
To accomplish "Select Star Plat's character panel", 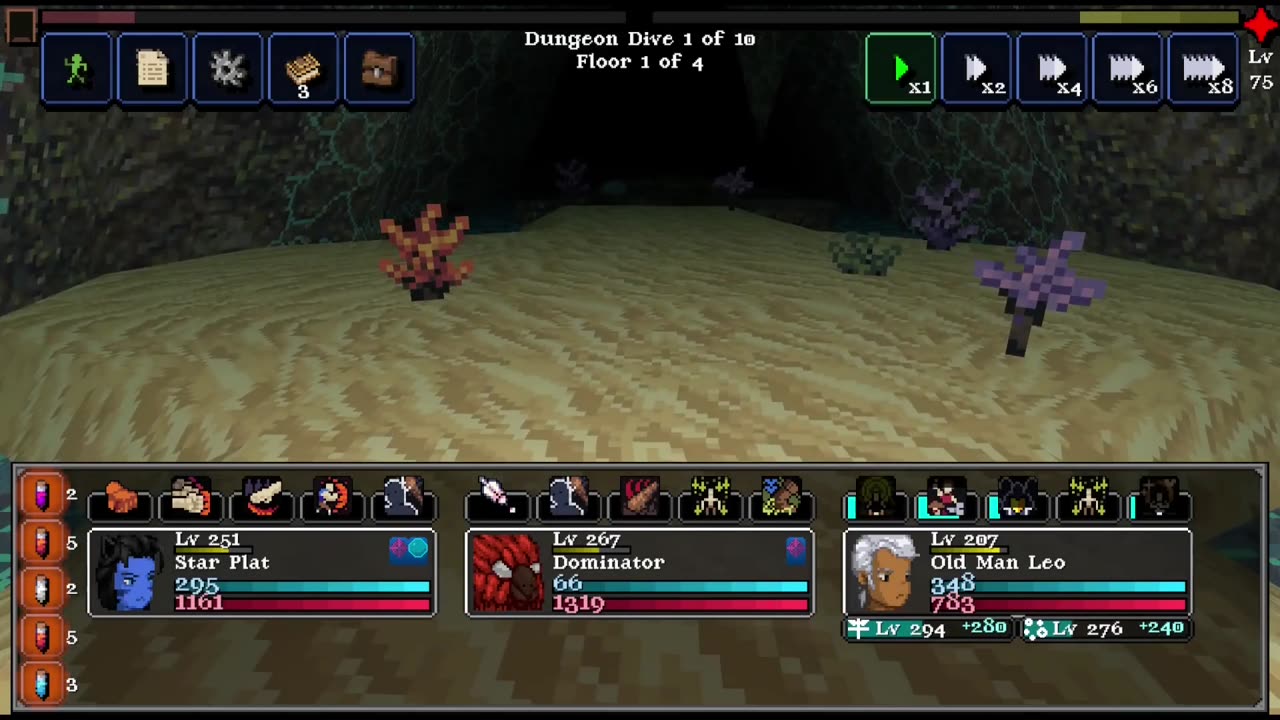I will tap(262, 572).
